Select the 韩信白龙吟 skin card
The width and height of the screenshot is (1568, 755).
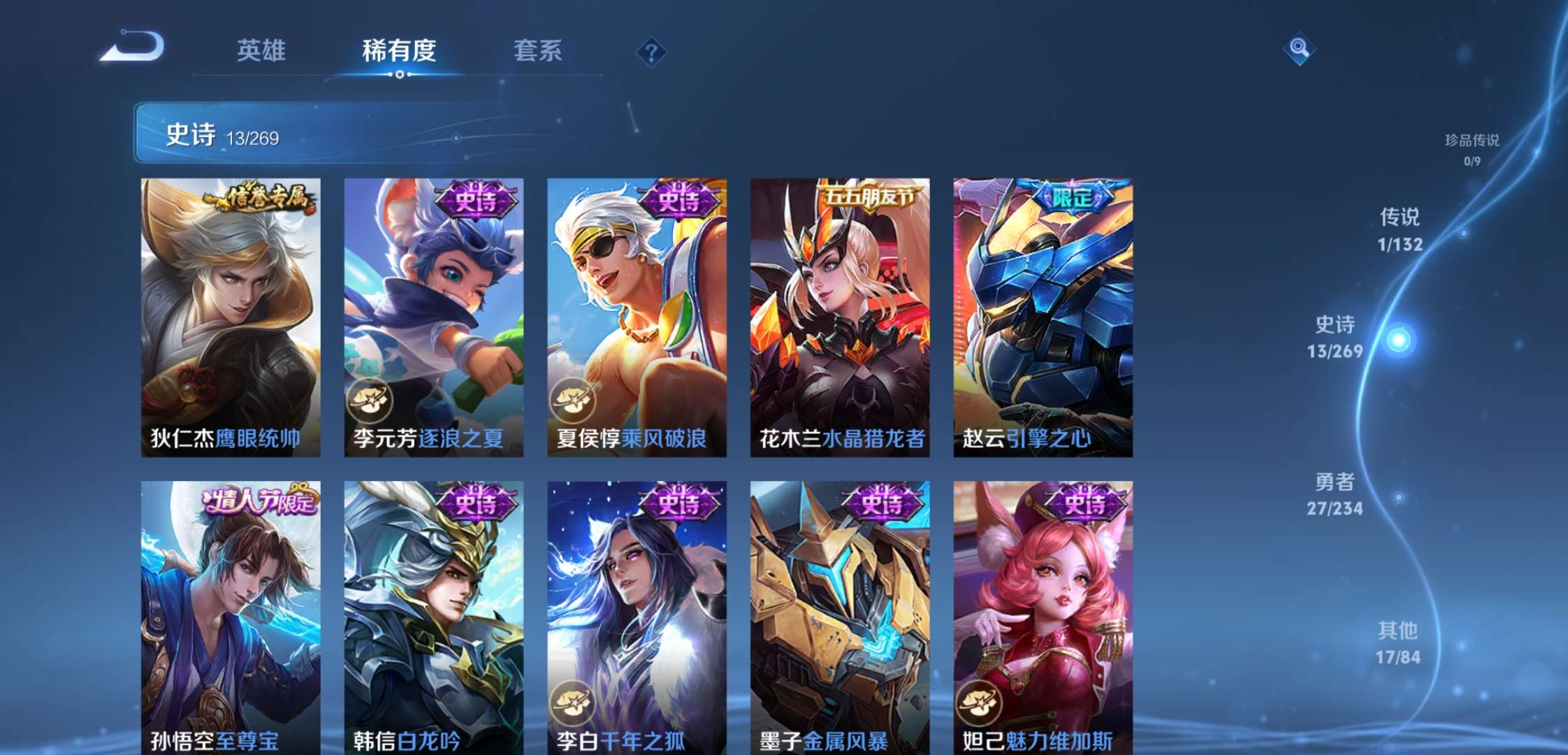pos(433,615)
